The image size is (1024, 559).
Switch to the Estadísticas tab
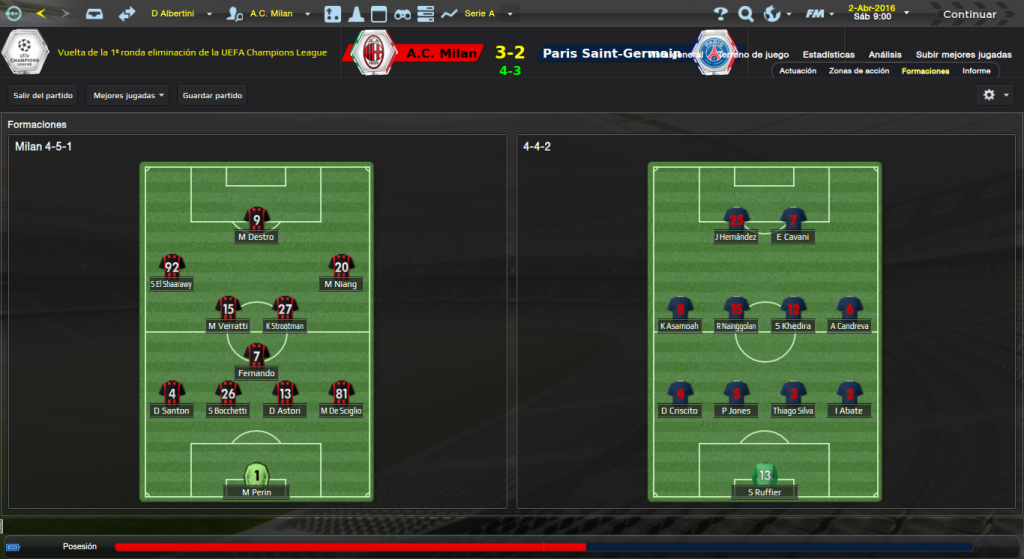828,55
